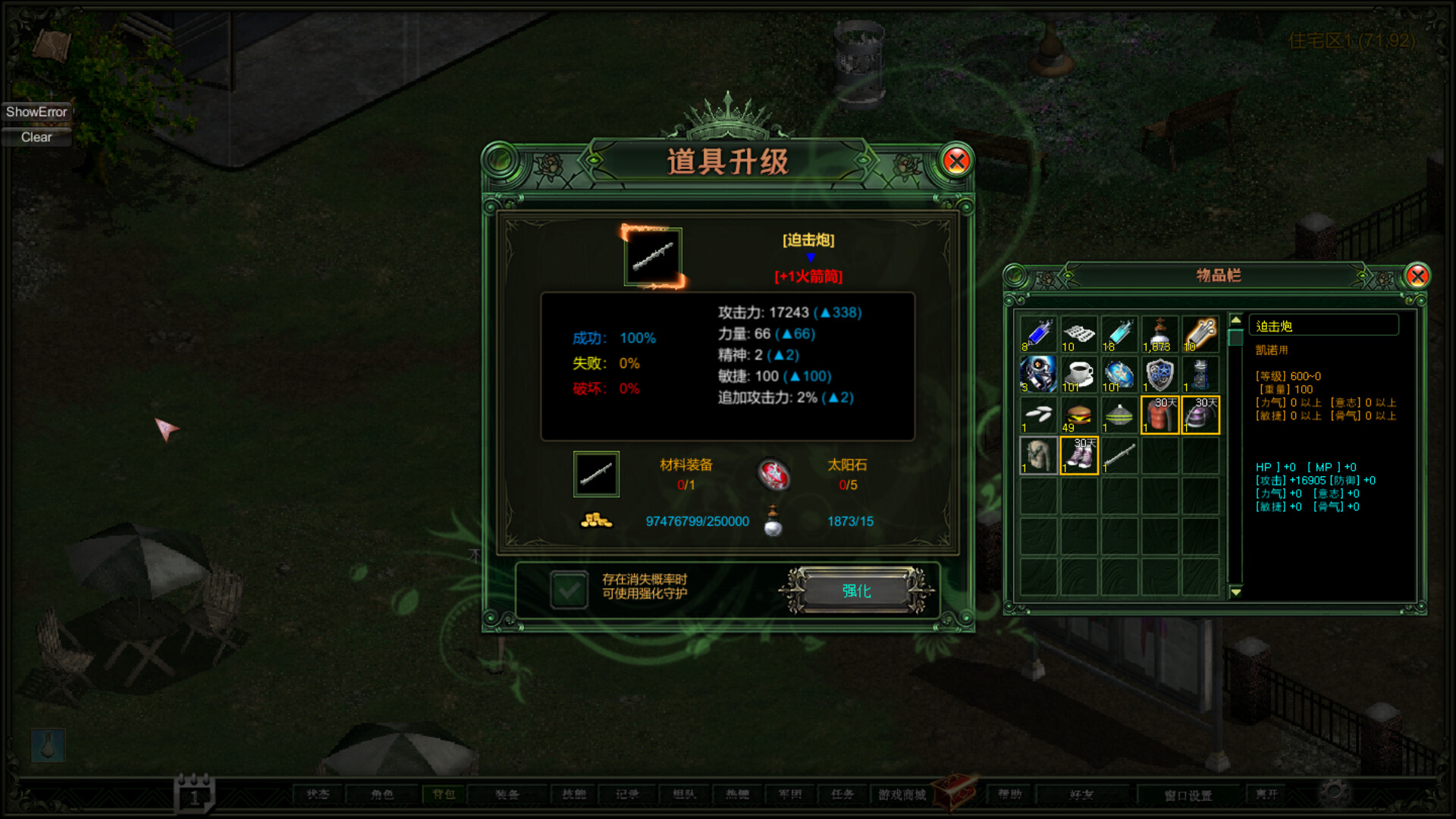Select the blue syringe stack of 8
Image resolution: width=1456 pixels, height=819 pixels.
tap(1037, 334)
